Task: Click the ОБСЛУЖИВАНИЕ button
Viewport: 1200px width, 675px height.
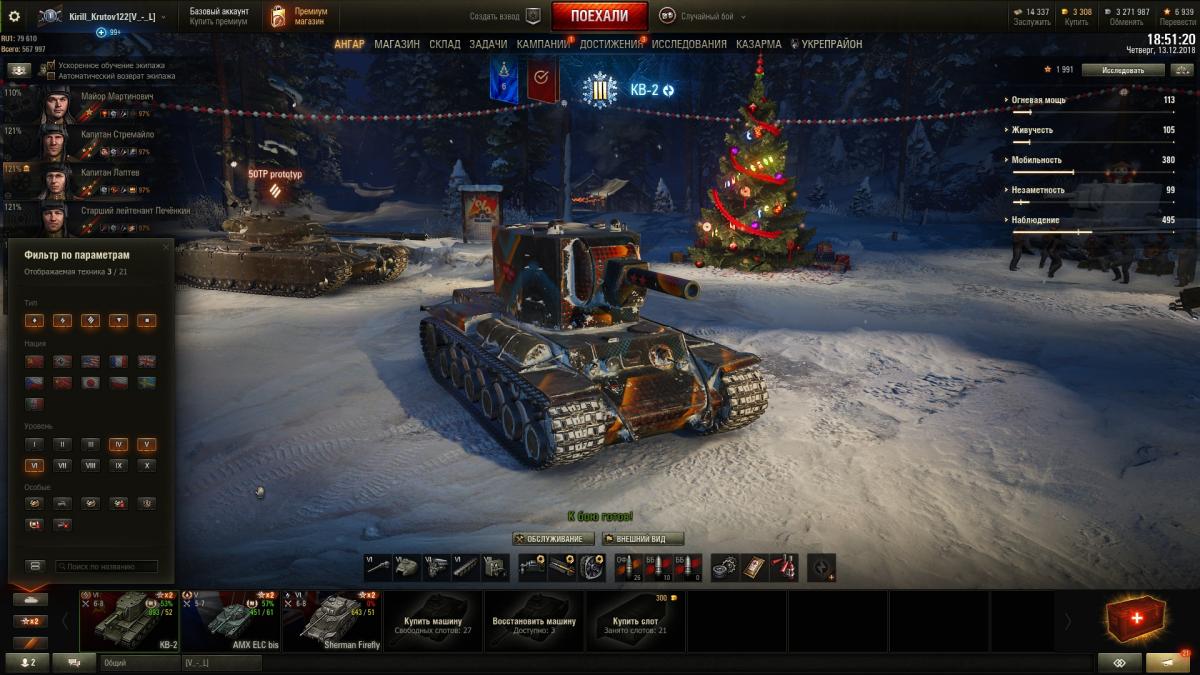Action: click(x=553, y=538)
